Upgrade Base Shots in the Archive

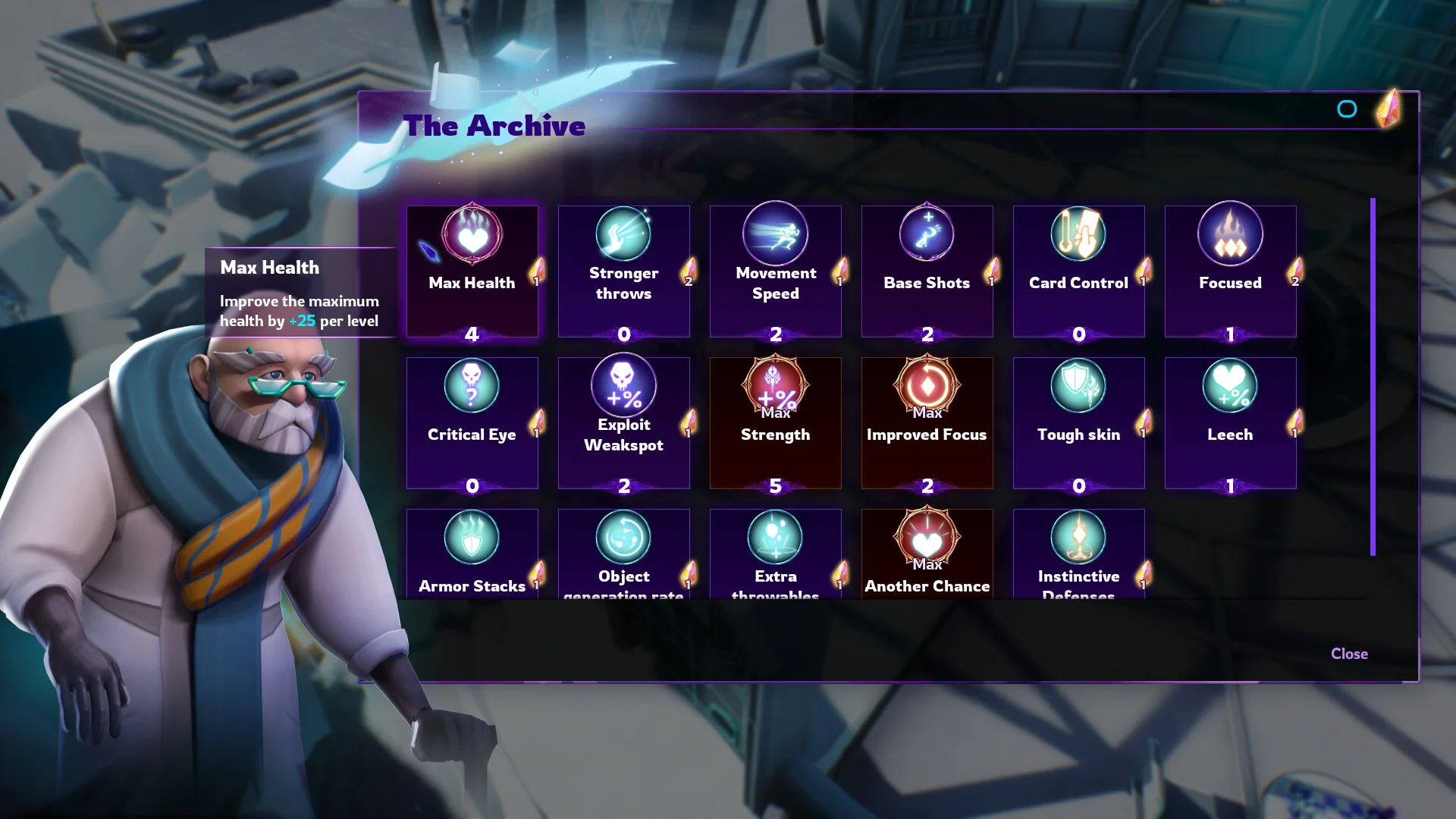927,271
